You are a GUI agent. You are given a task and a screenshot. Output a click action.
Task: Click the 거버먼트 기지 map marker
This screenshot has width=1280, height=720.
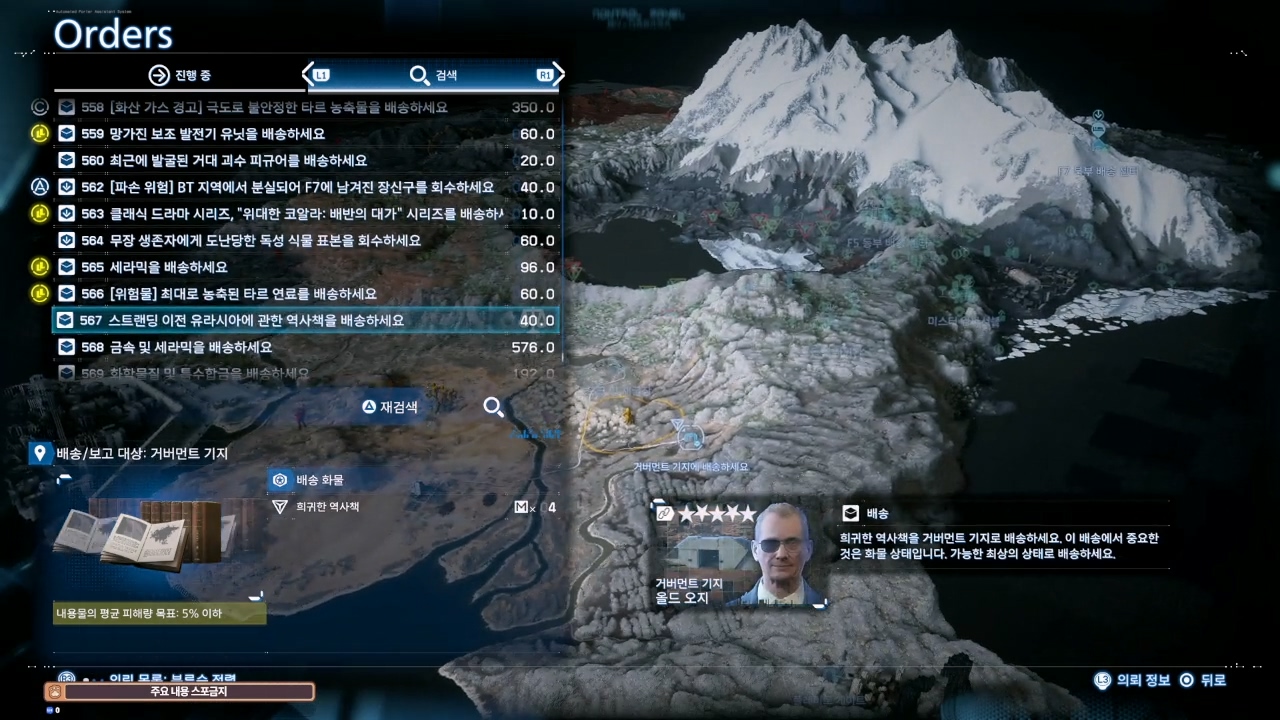(689, 436)
